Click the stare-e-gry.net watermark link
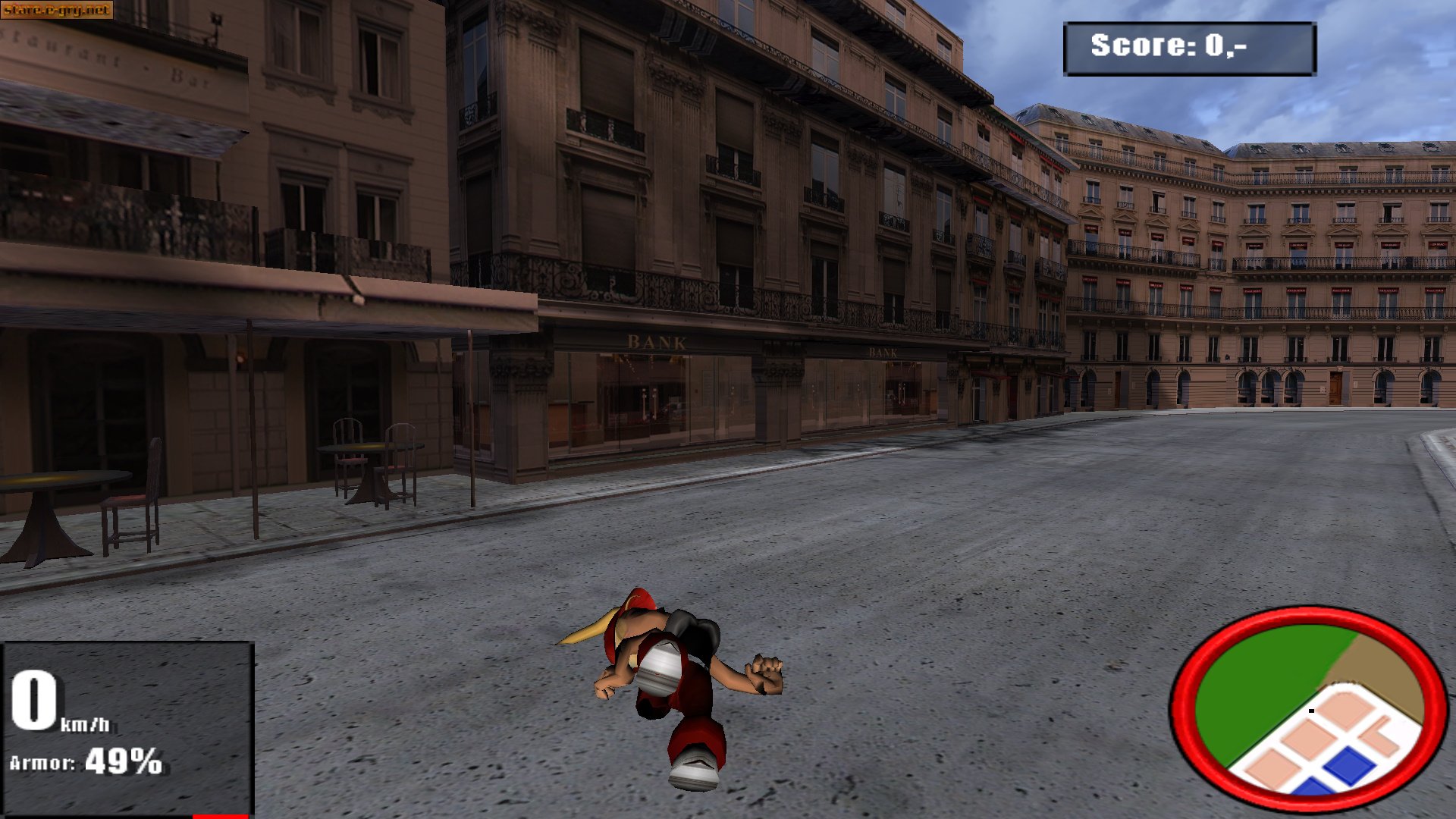This screenshot has width=1456, height=819. point(57,10)
